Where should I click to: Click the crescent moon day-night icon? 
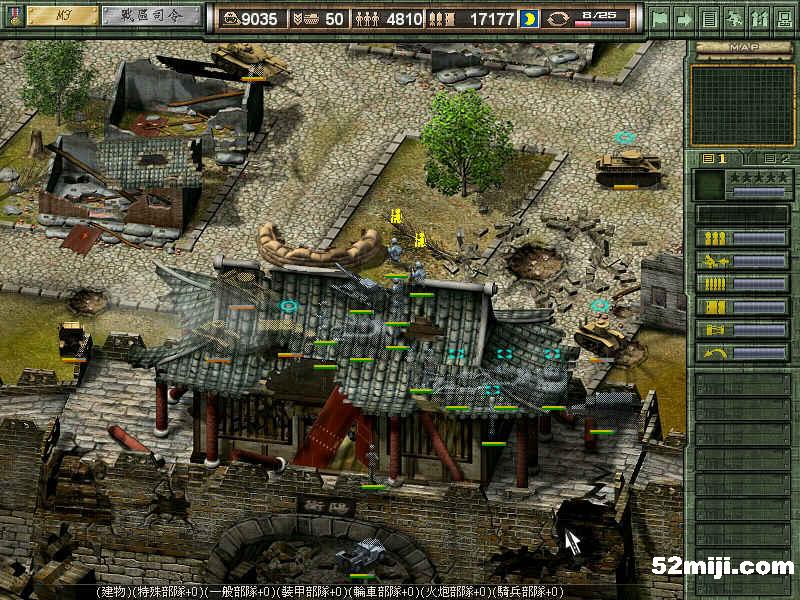click(529, 19)
